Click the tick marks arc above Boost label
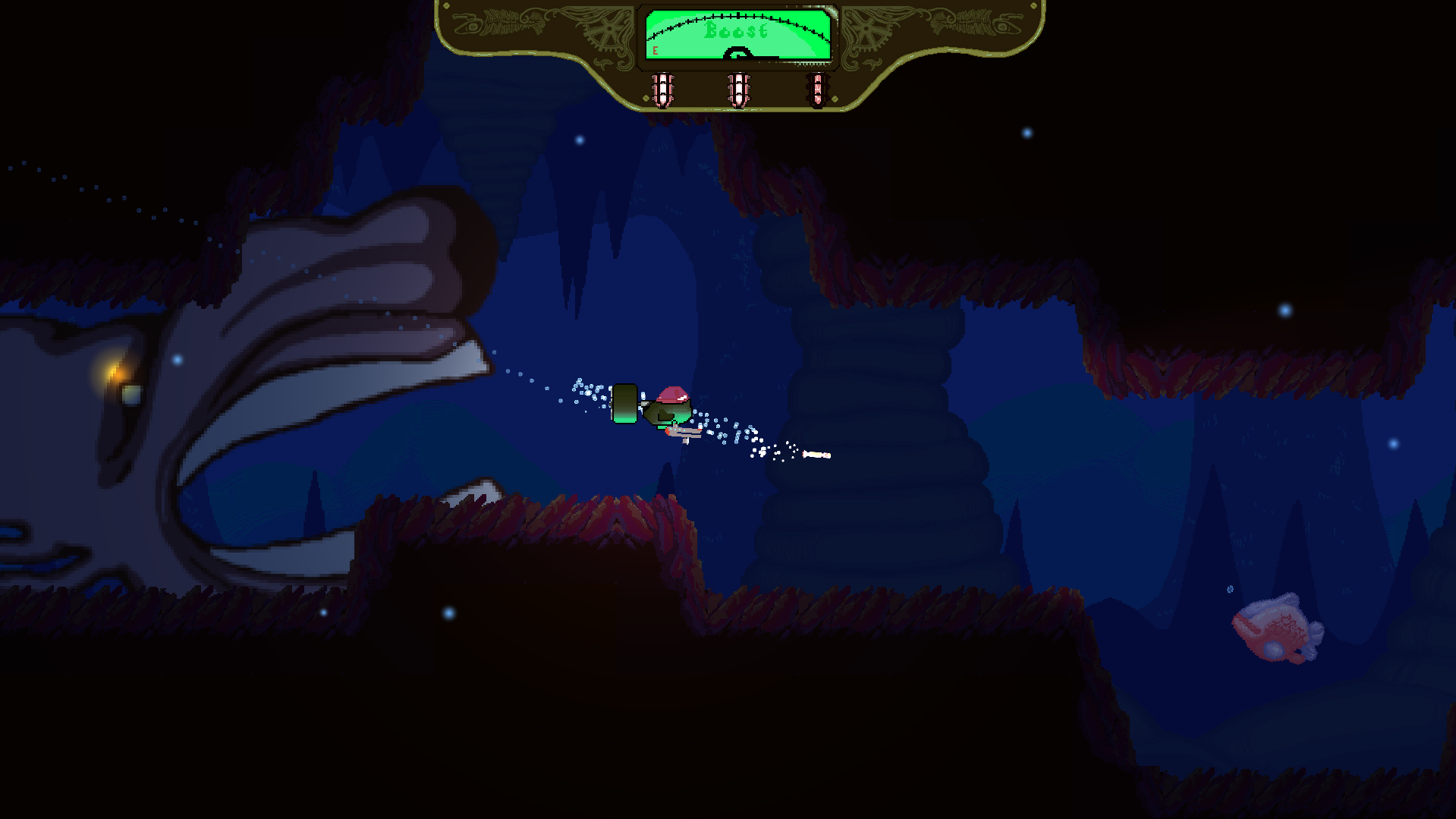Viewport: 1456px width, 819px height. point(737,15)
